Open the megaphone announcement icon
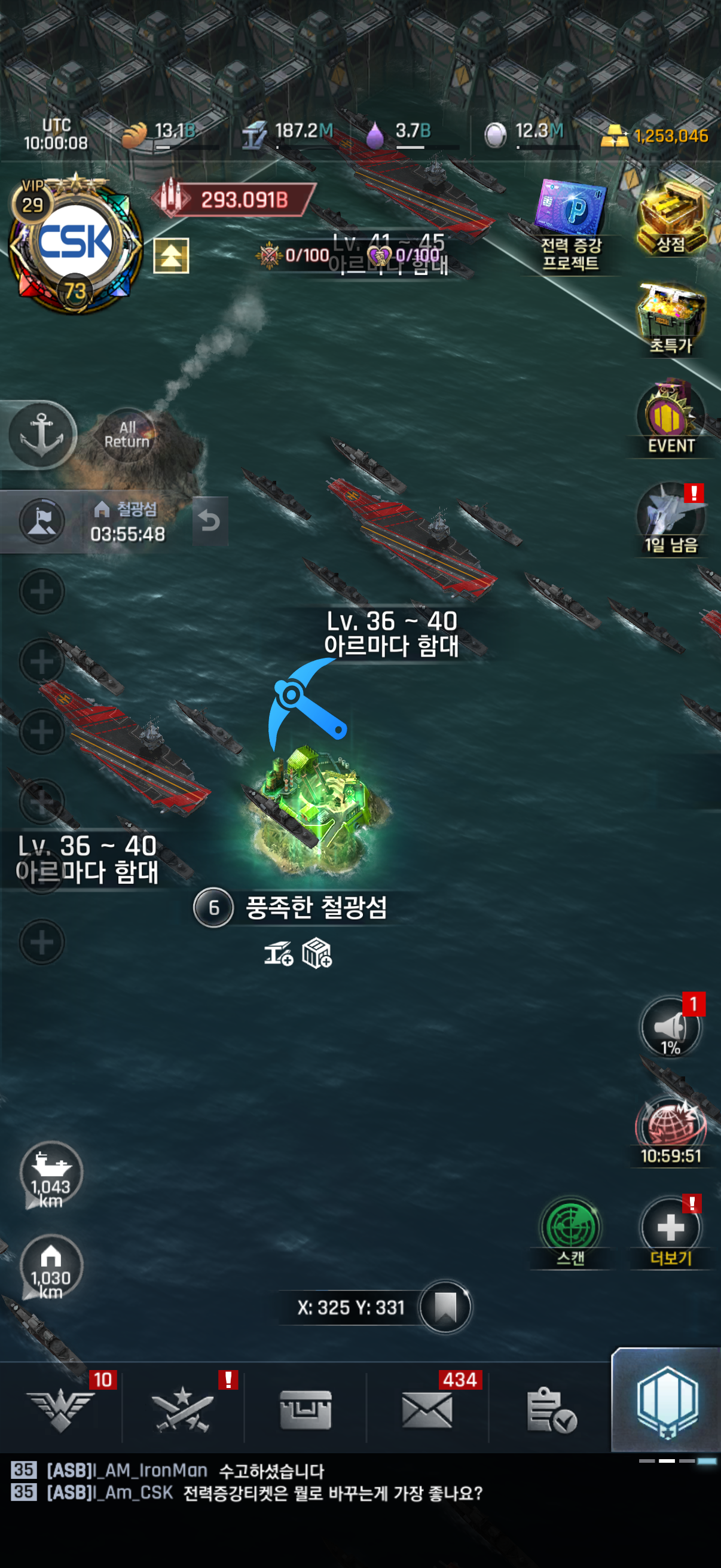 click(x=671, y=1027)
